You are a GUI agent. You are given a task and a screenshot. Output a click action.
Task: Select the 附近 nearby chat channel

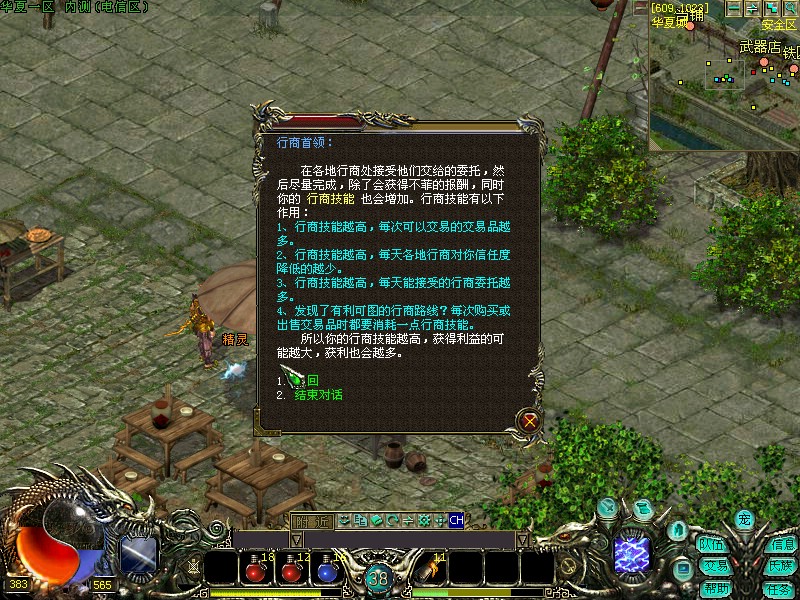tap(311, 521)
